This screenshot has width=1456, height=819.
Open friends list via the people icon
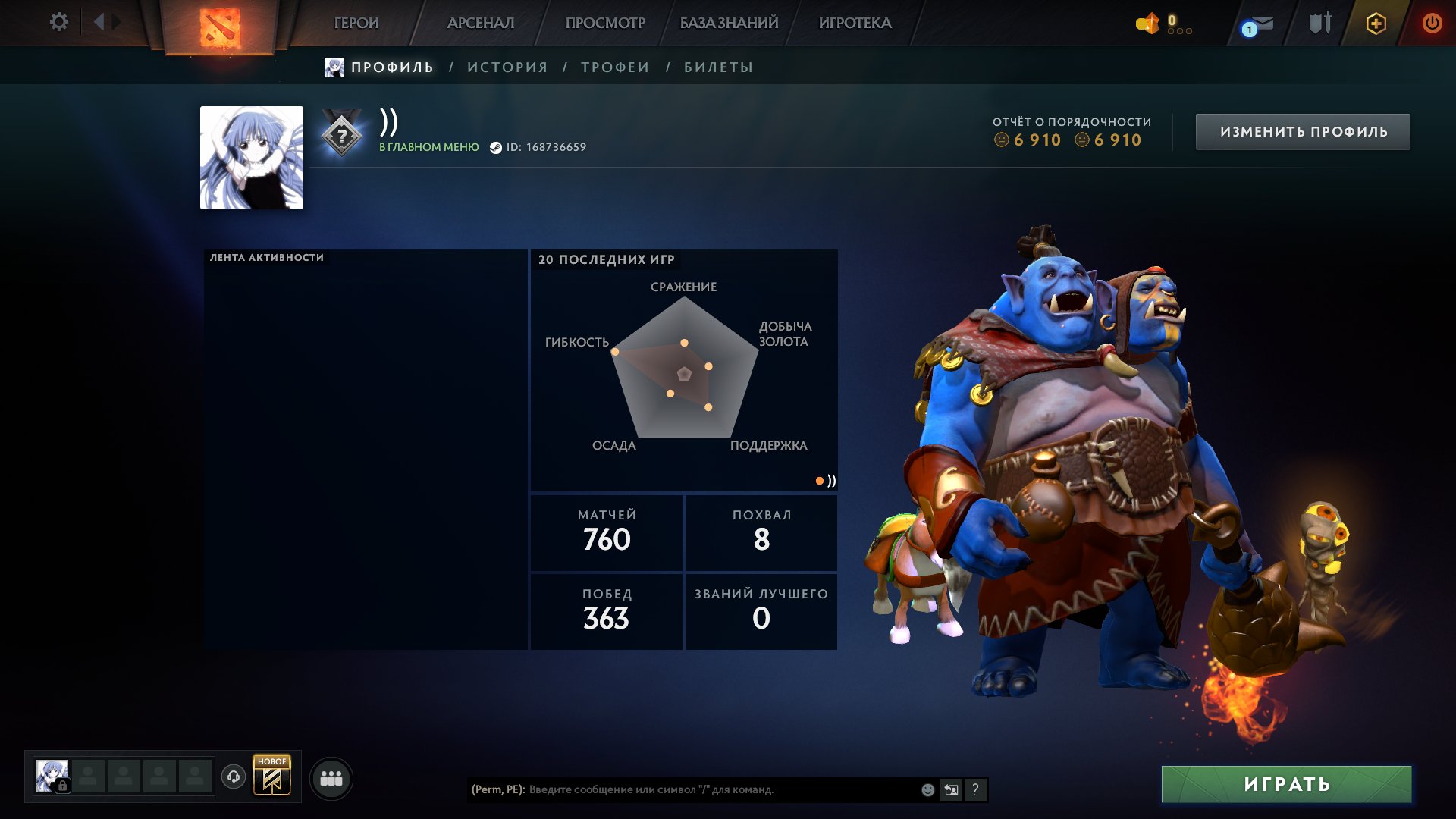(330, 777)
